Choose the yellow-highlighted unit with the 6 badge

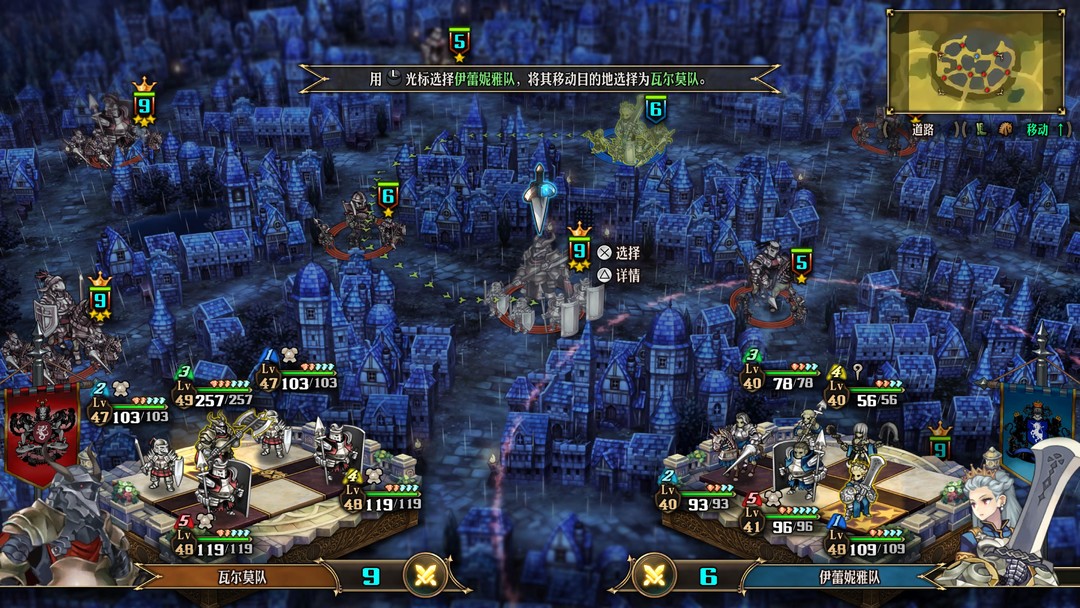pyautogui.click(x=630, y=140)
